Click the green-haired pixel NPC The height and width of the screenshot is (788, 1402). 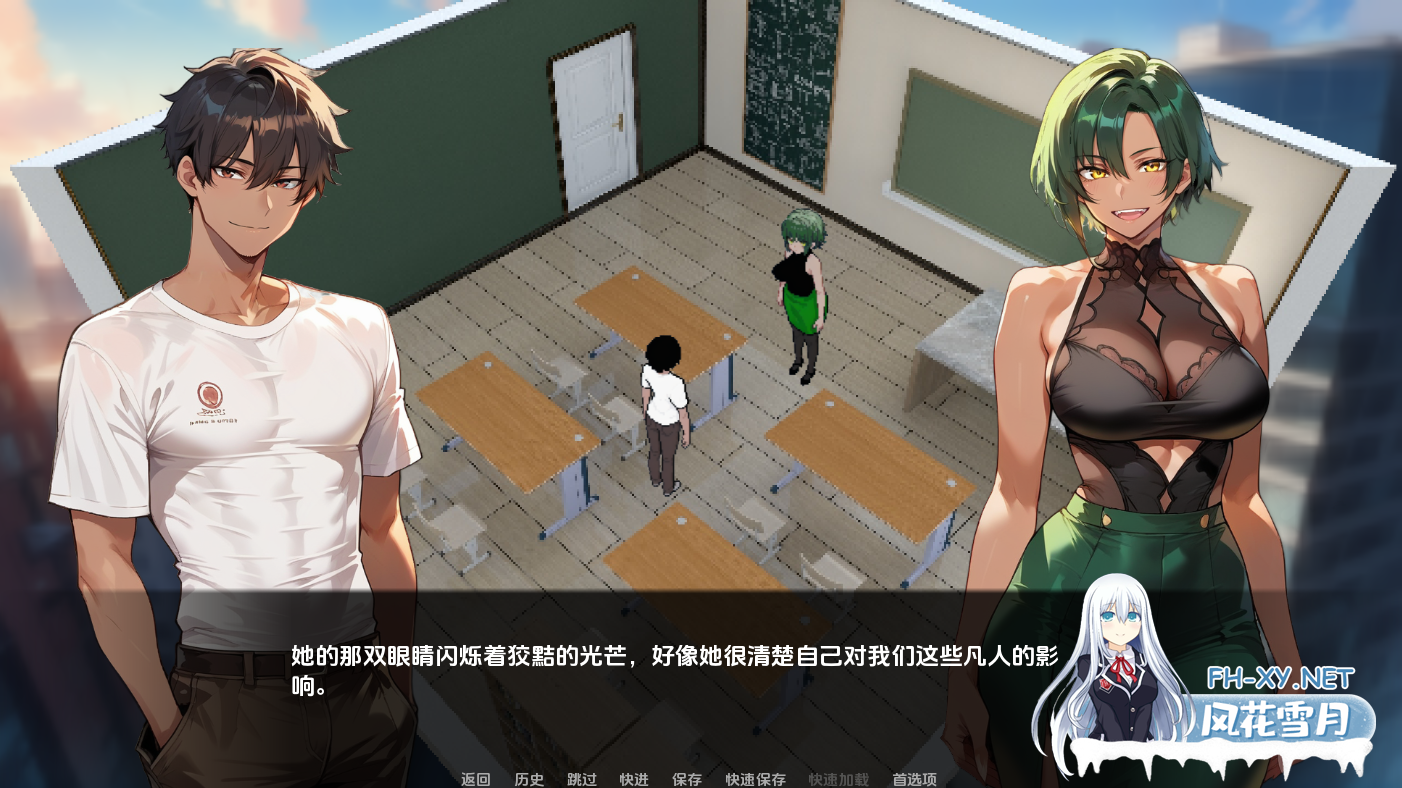pos(802,290)
